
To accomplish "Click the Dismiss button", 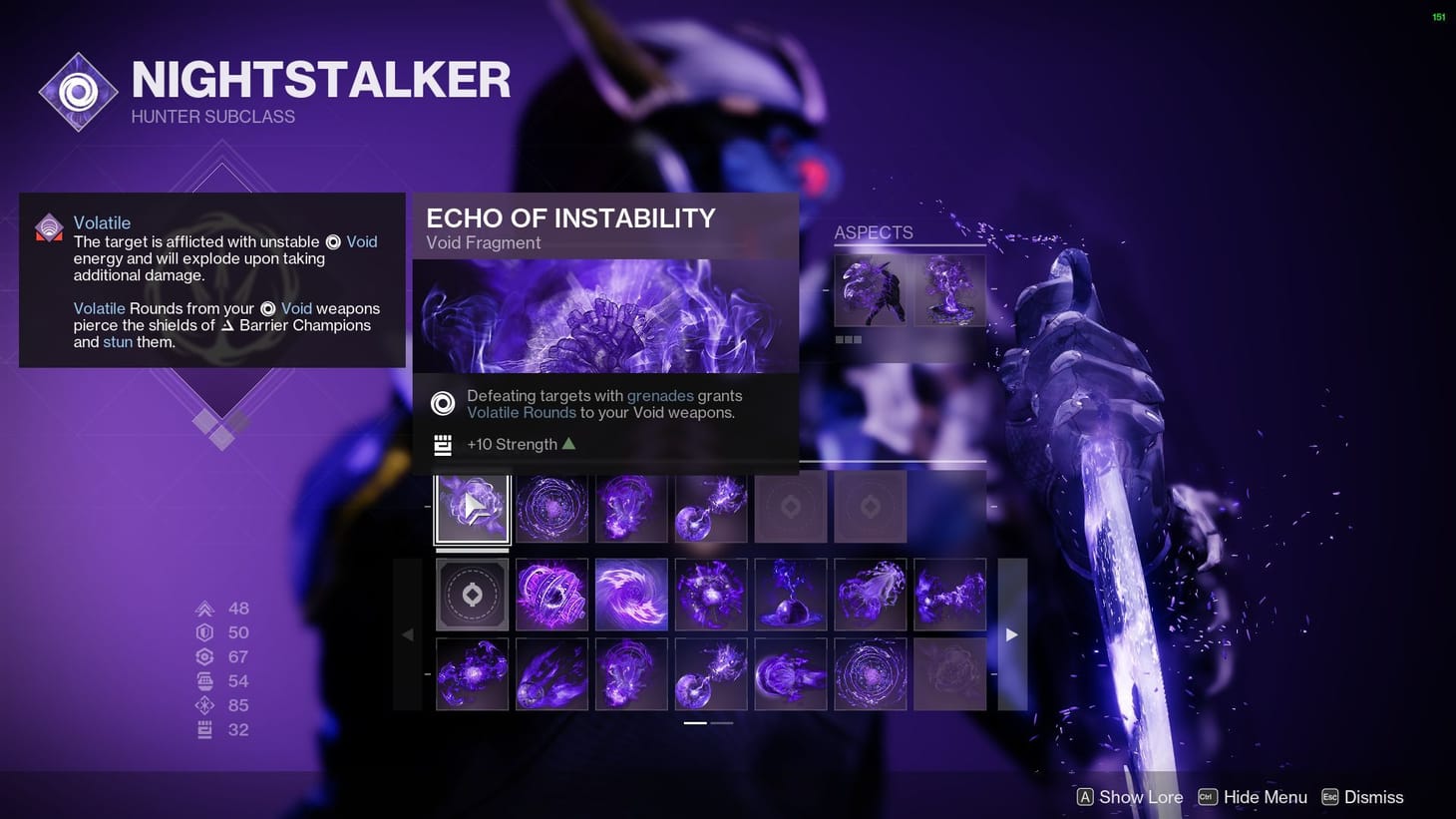I will pos(1363,797).
